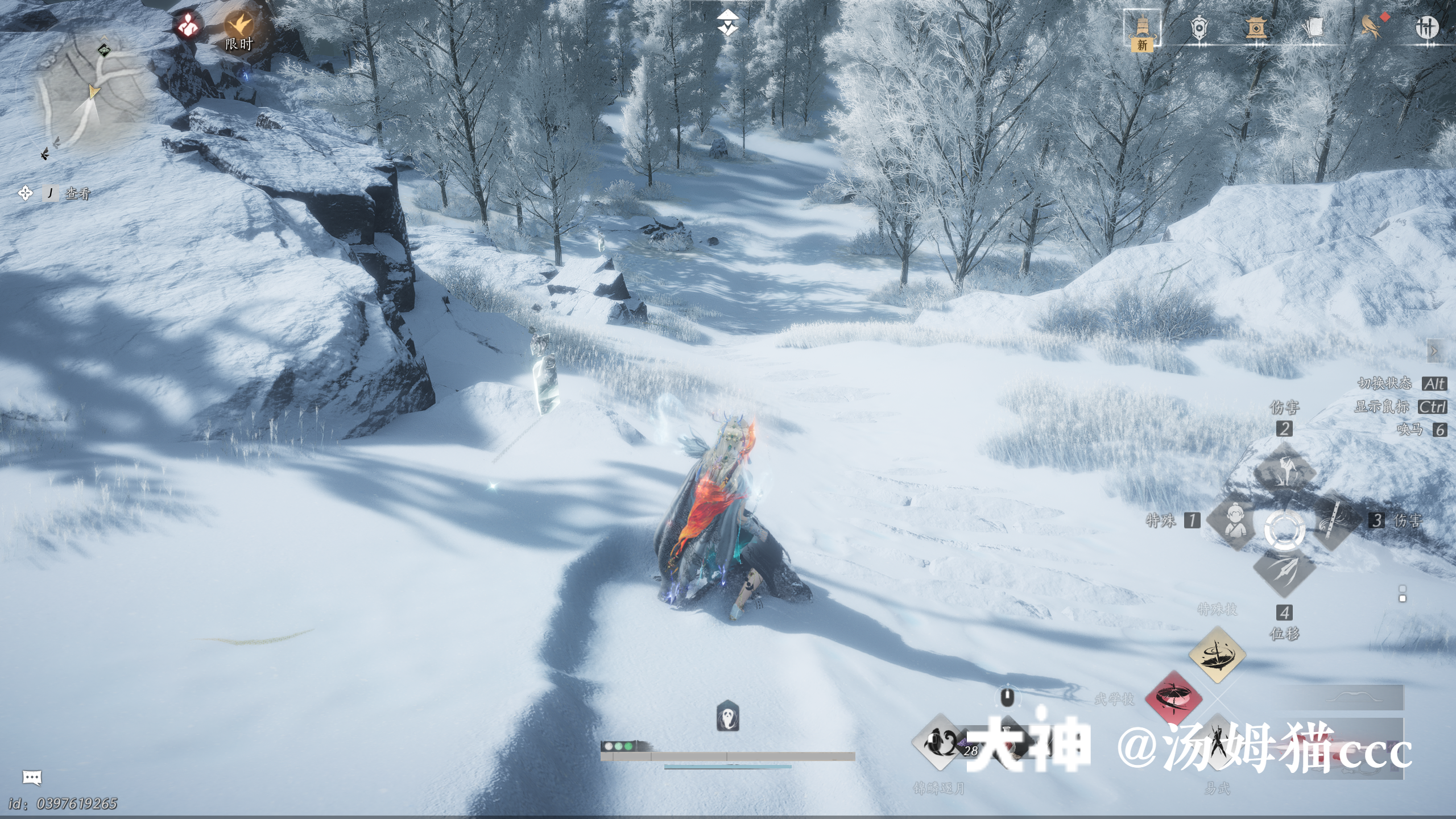
Task: Expand the collapsed side panel arrow
Action: (x=1434, y=351)
